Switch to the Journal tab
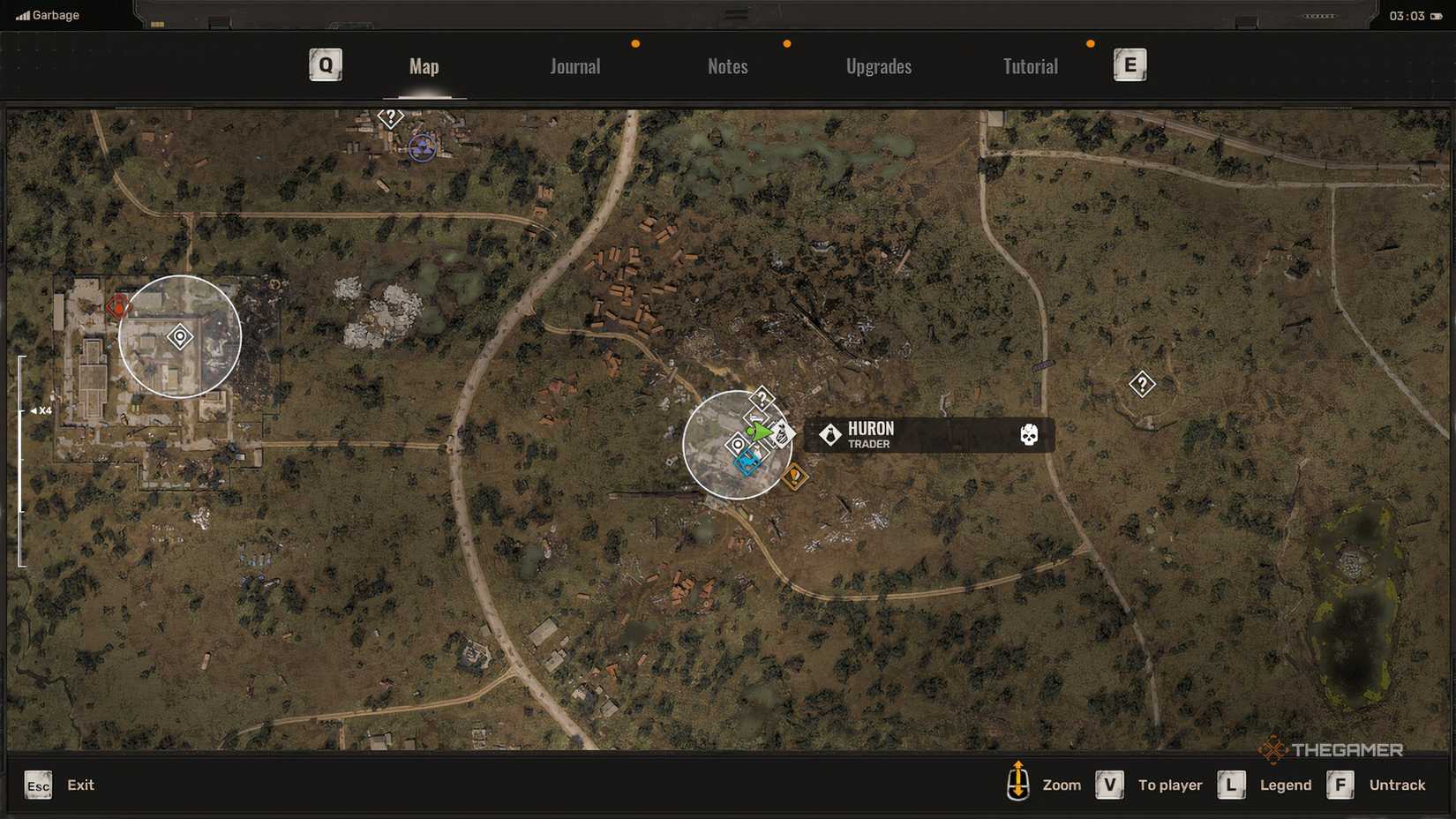1456x819 pixels. coord(574,66)
